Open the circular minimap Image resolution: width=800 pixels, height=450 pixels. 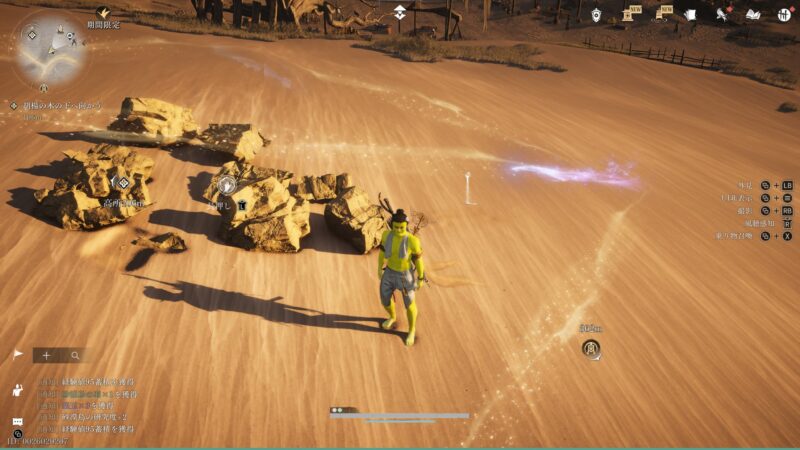coord(50,46)
